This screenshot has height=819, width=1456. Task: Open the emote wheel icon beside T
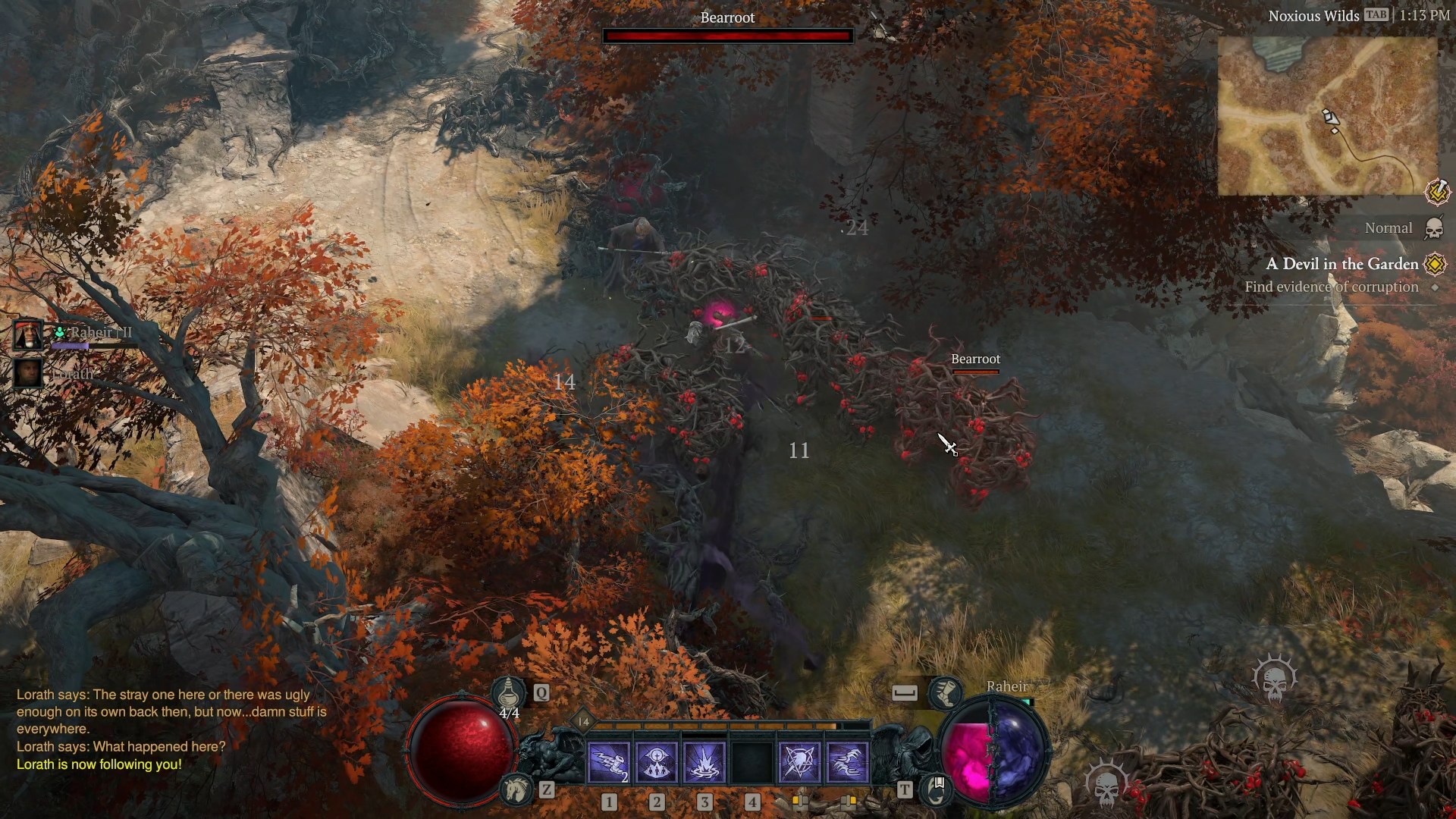coord(937,789)
